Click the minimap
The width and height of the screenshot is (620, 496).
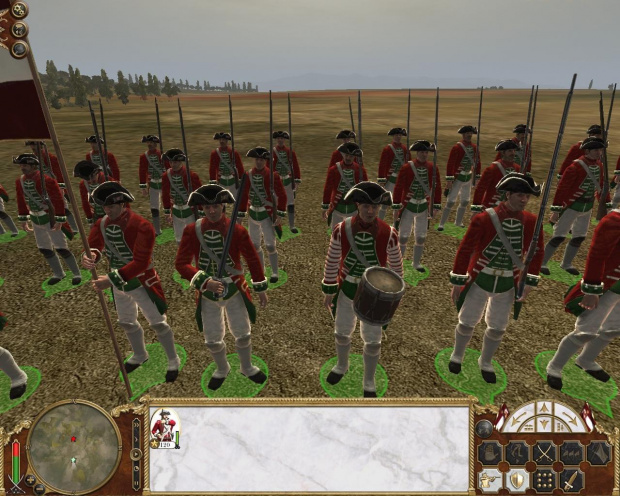pos(74,447)
